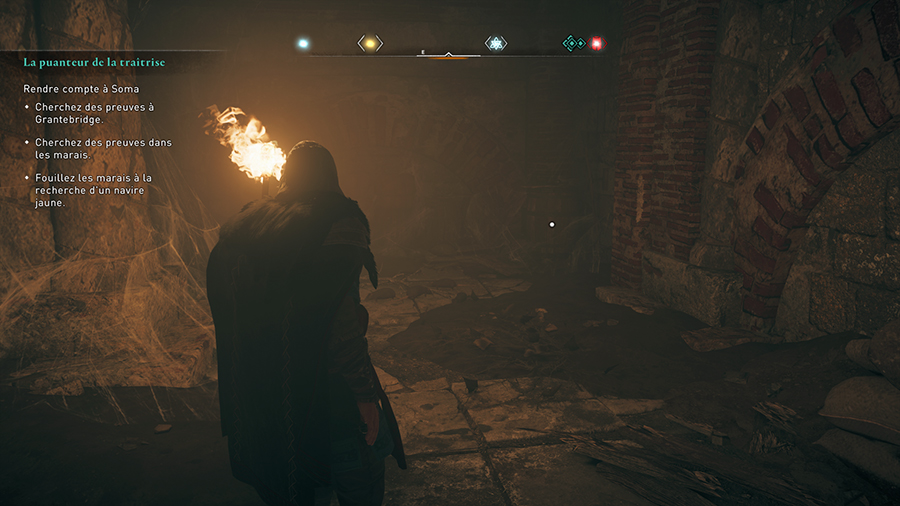Click the red glowing compass marker
Image resolution: width=900 pixels, height=506 pixels.
(597, 43)
